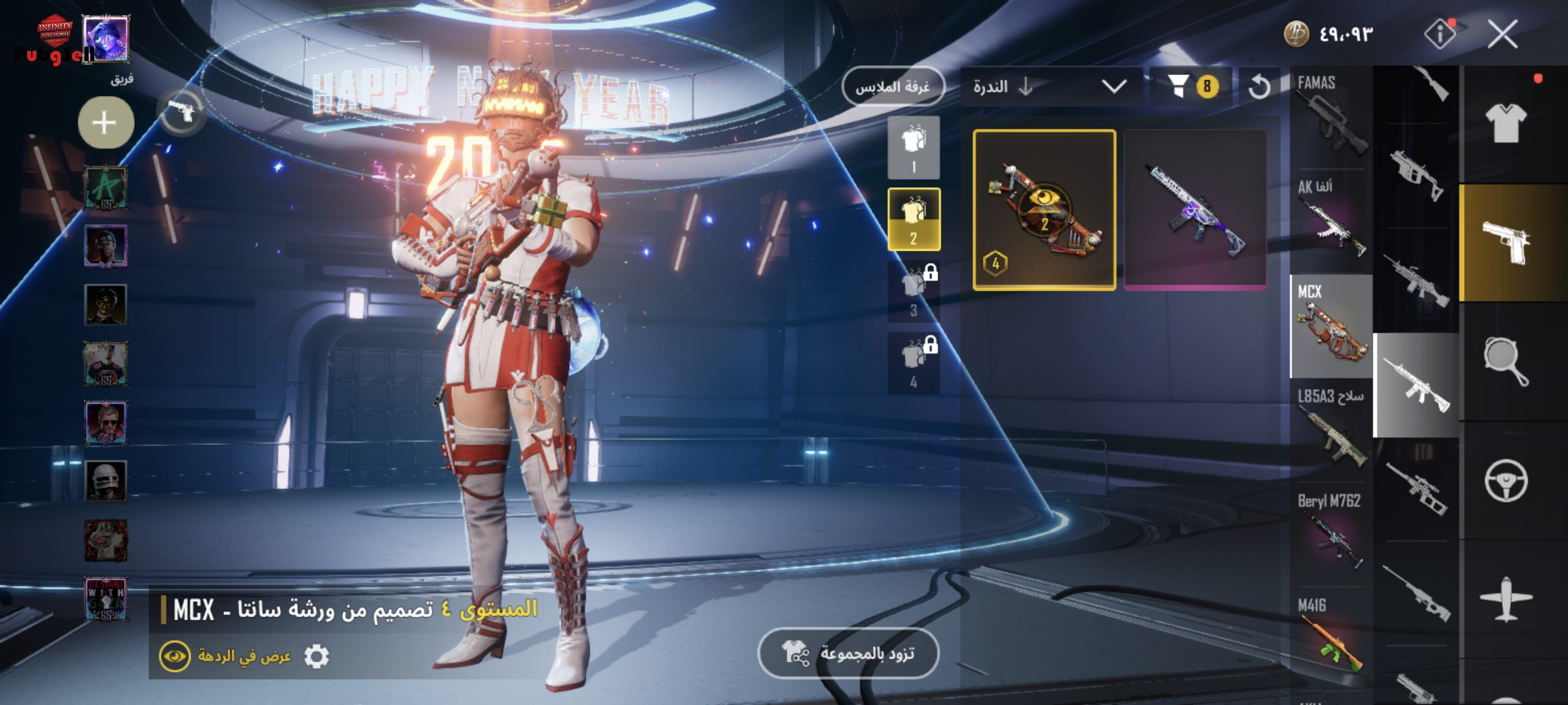Switch to the clothing T-shirt tab

1506,124
